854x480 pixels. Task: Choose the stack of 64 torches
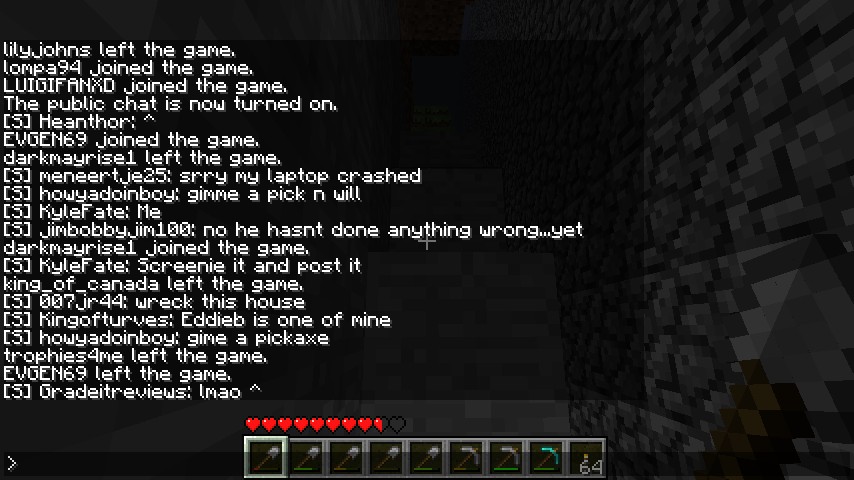[587, 458]
